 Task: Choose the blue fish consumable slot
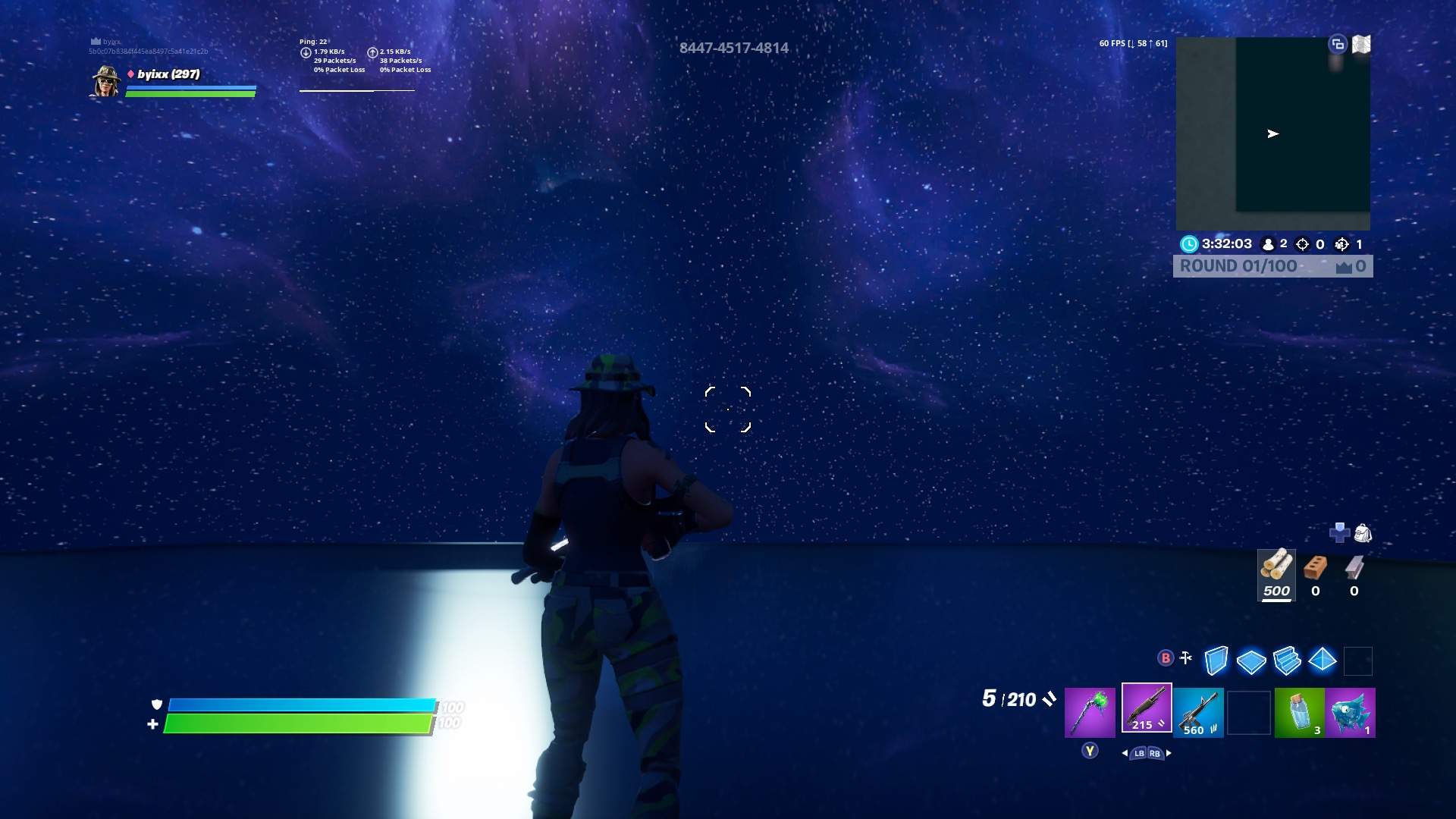click(x=1350, y=712)
